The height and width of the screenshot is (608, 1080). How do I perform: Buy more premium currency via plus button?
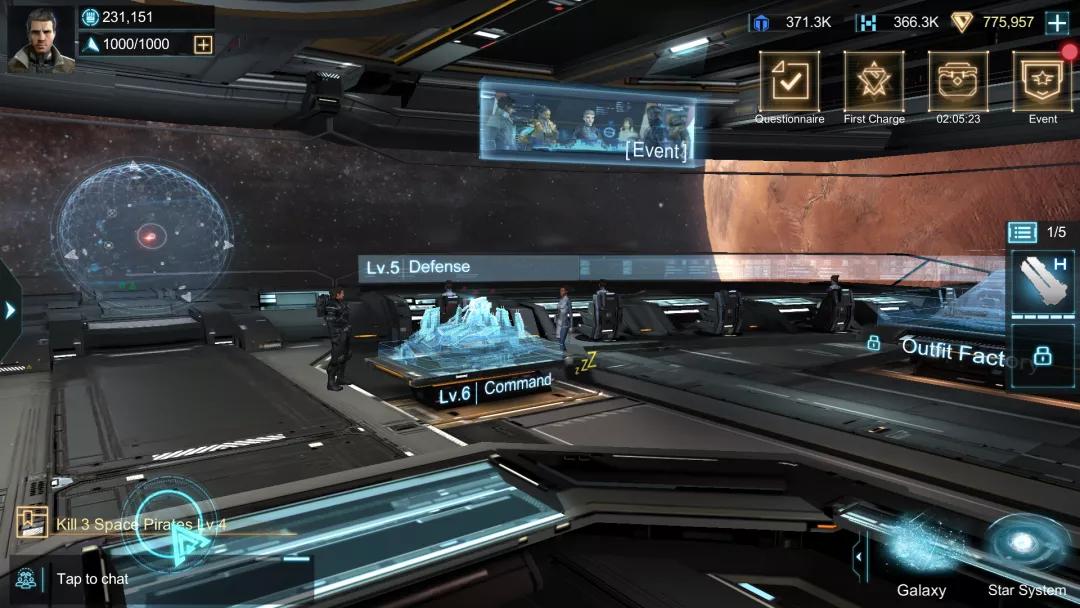(x=1057, y=22)
